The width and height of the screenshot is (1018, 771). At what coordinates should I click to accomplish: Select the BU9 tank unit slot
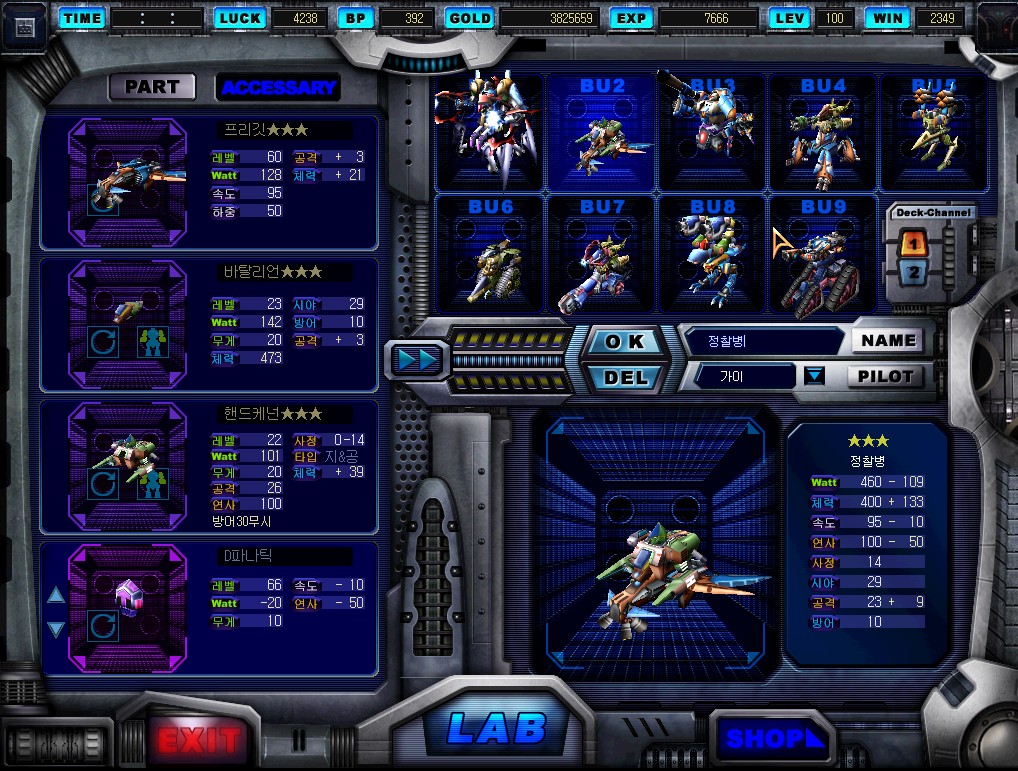pos(823,254)
